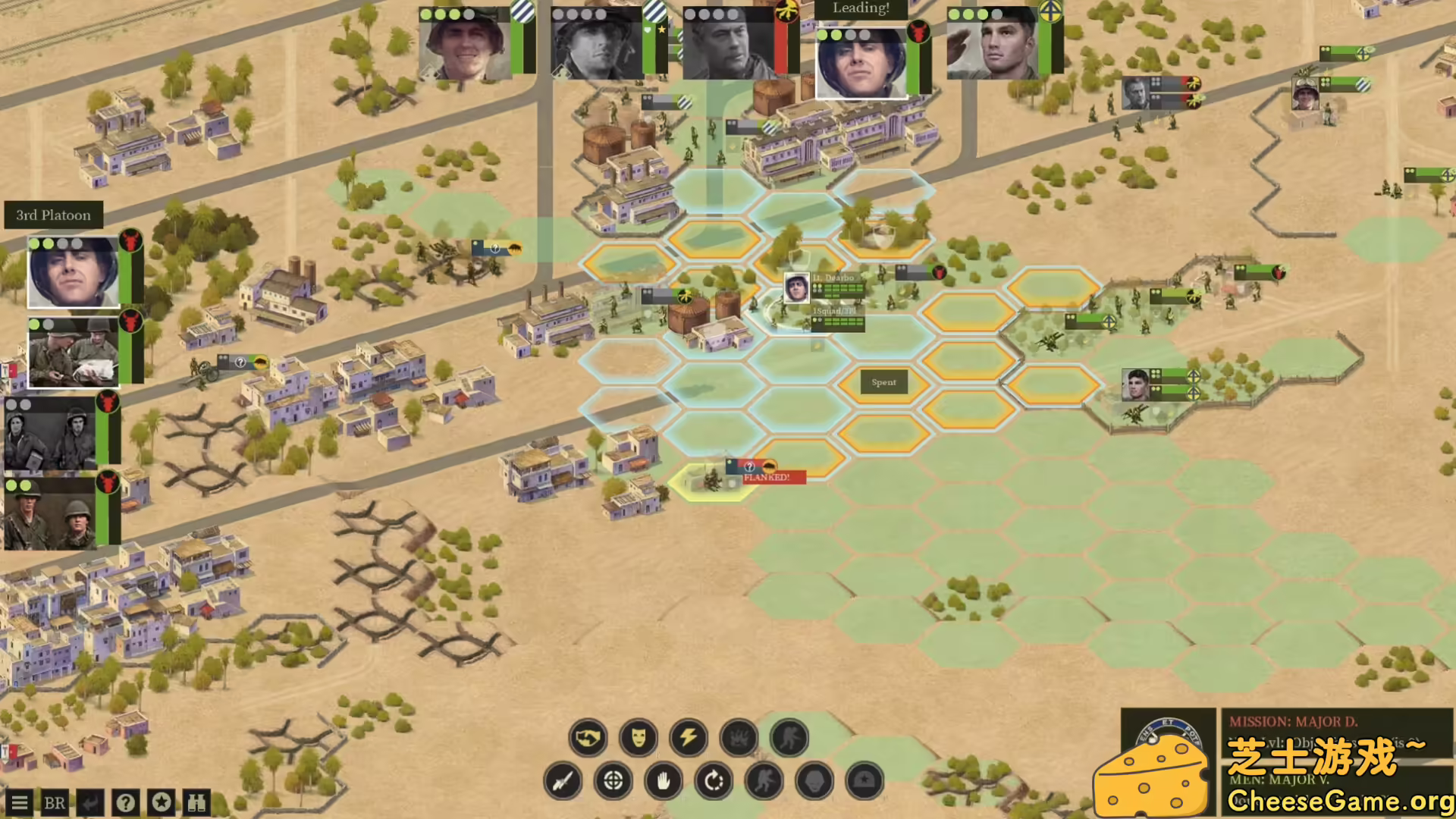Open the hamburger main menu
This screenshot has height=819, width=1456.
click(19, 803)
